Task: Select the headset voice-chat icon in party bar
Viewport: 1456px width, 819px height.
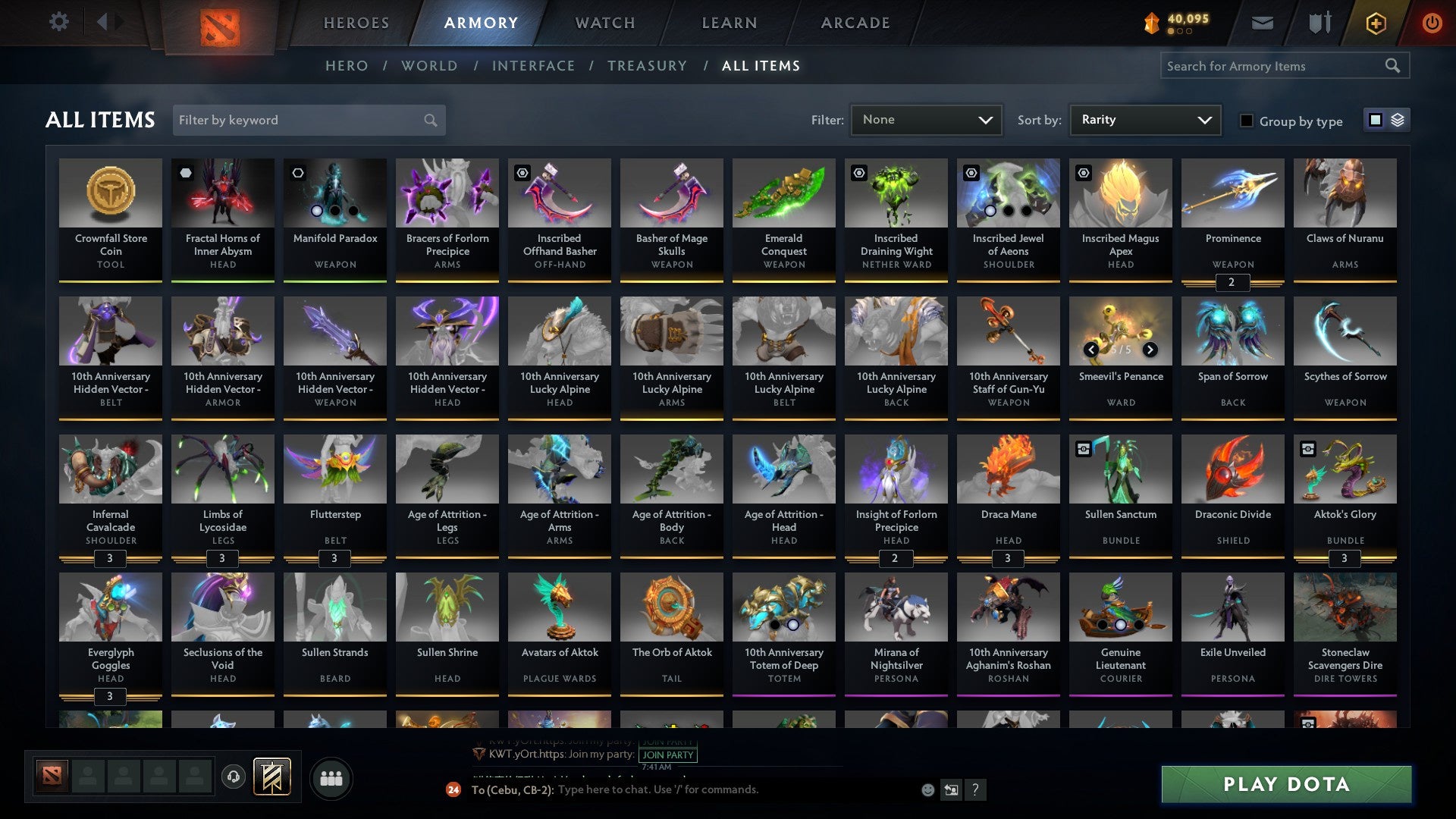Action: [234, 777]
